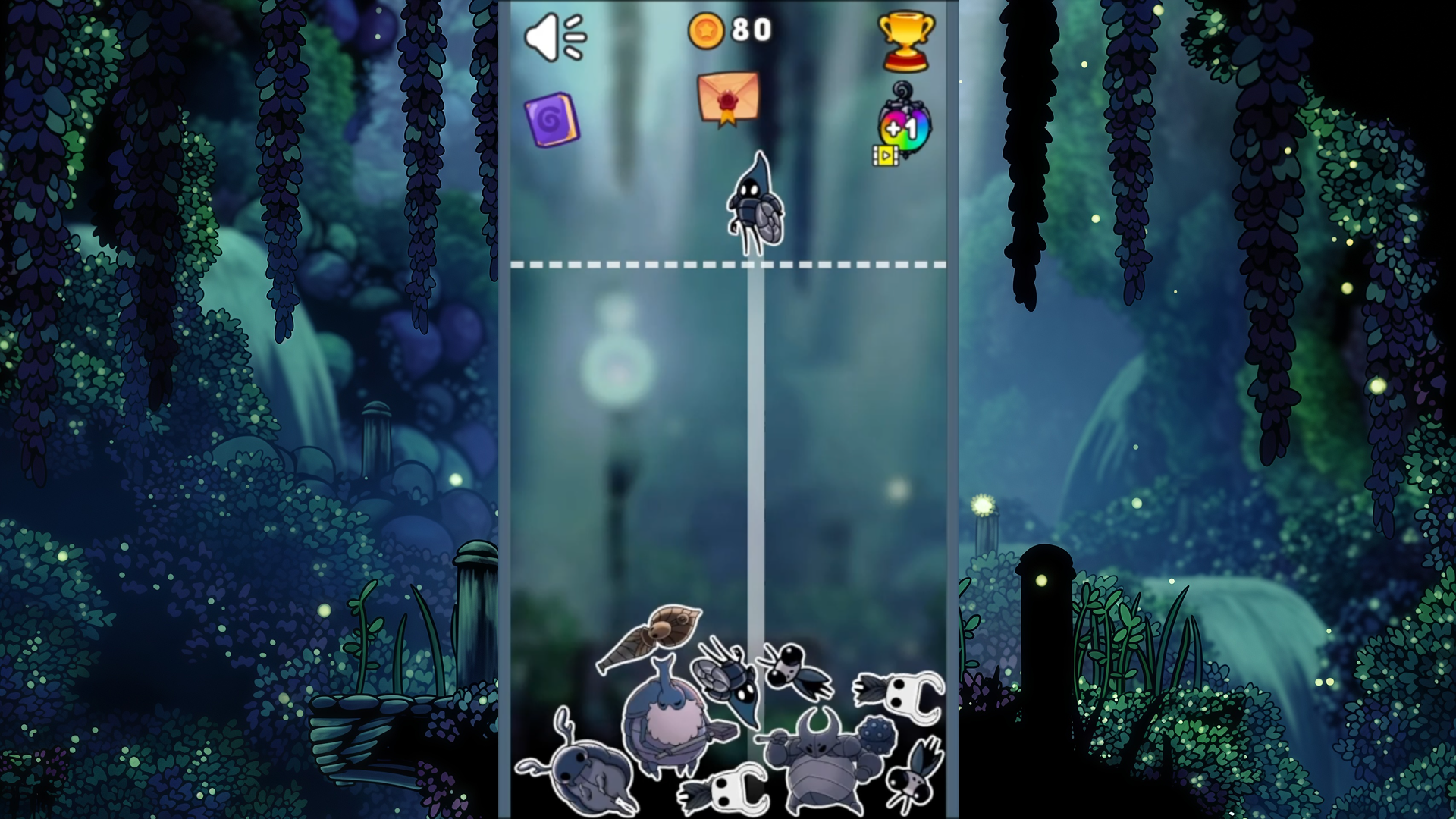This screenshot has width=1456, height=819.
Task: Tap the speaker icon to enable sound
Action: tap(554, 36)
